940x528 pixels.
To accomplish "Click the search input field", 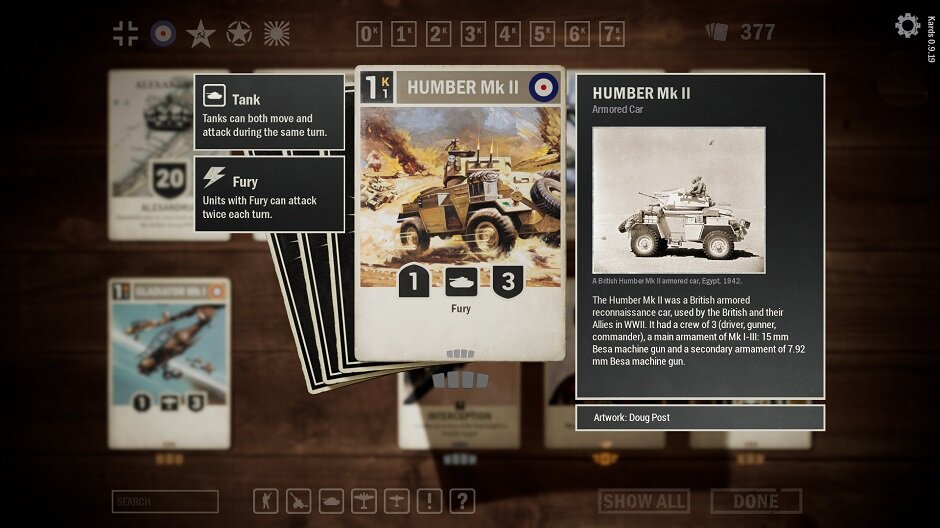I will pyautogui.click(x=165, y=501).
